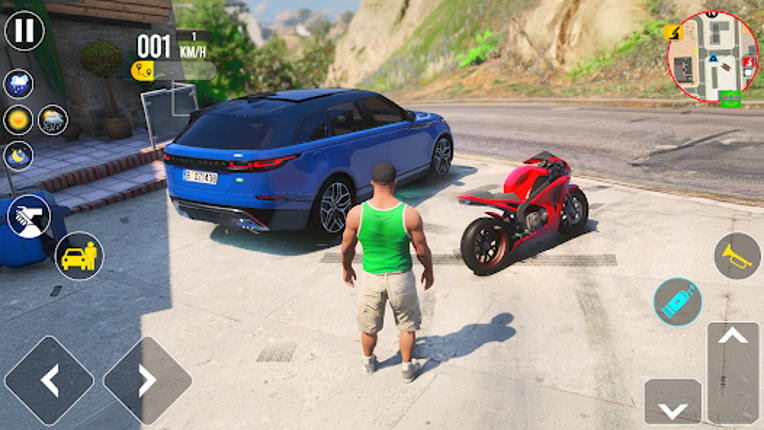Switch weather to the rainy cloud icon
Image resolution: width=764 pixels, height=430 pixels.
tap(18, 84)
